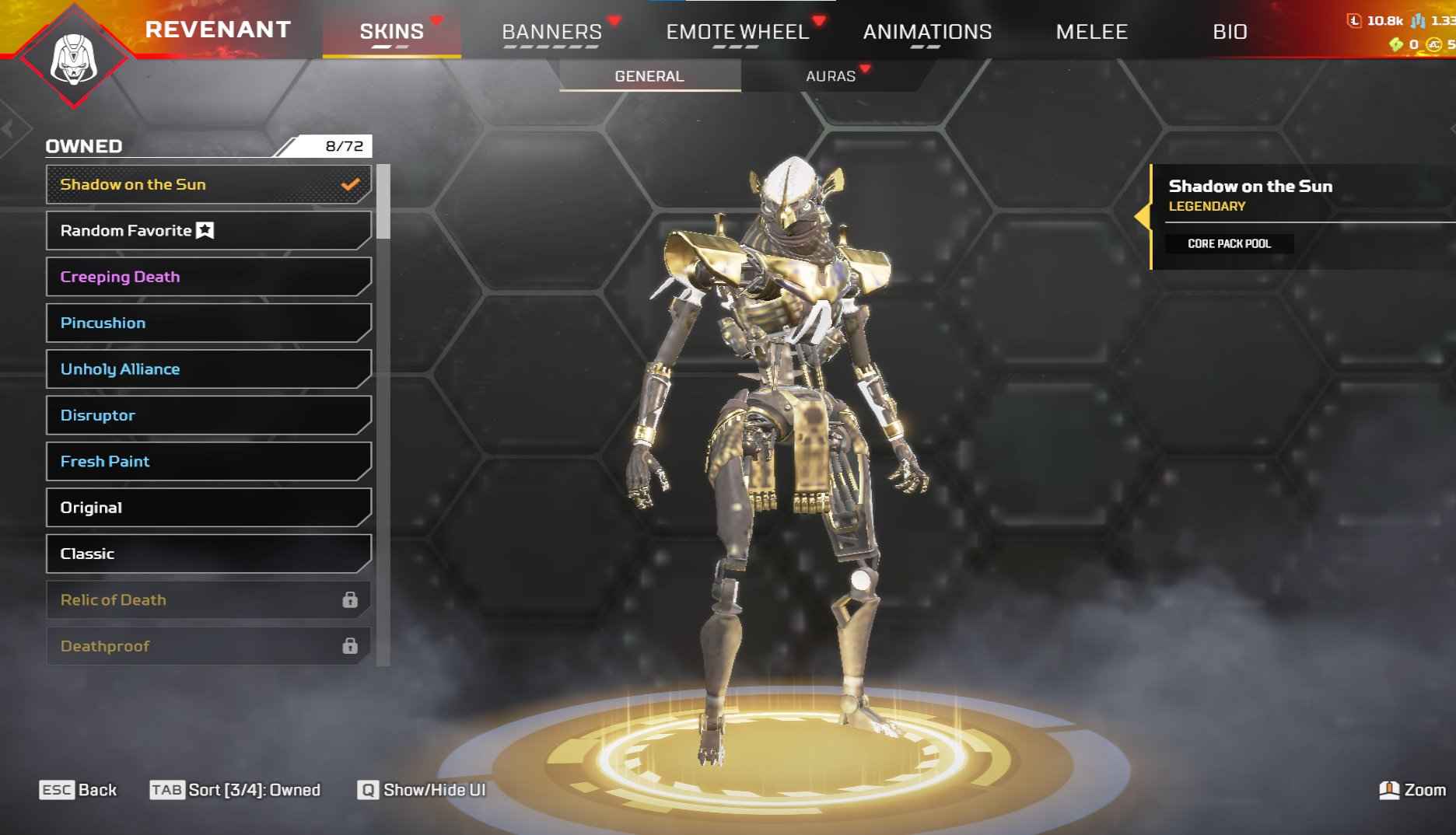Preview the locked Deathproof skin
This screenshot has width=1456, height=835.
(208, 646)
